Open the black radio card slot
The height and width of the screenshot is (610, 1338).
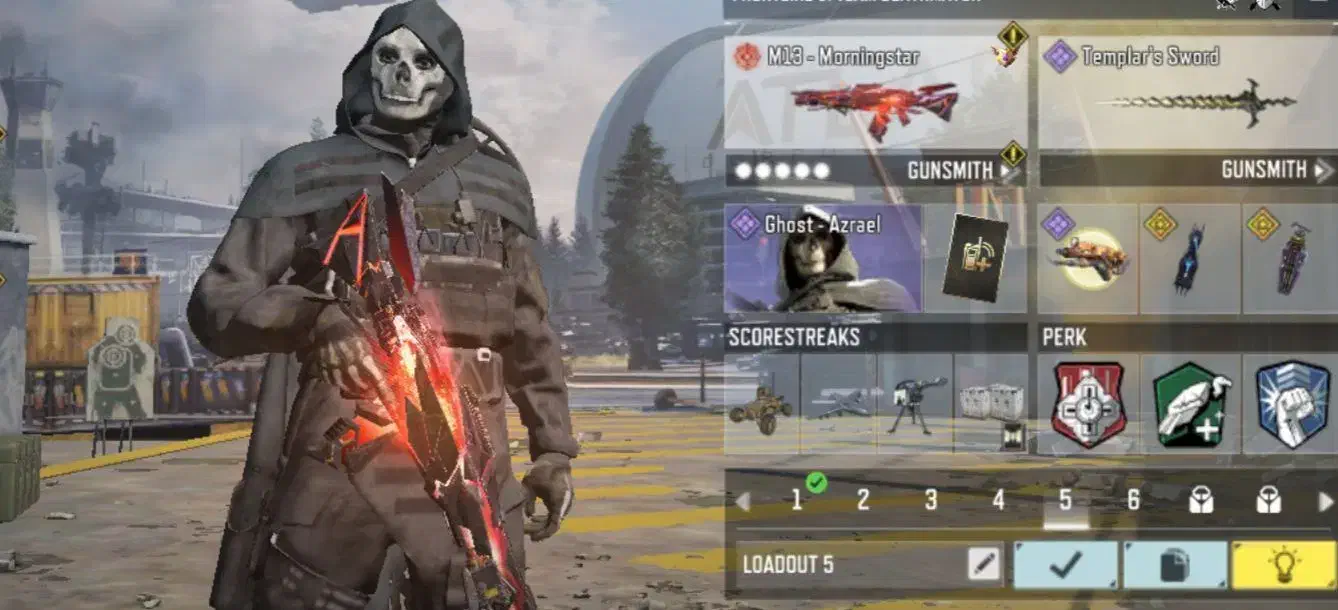(x=975, y=259)
